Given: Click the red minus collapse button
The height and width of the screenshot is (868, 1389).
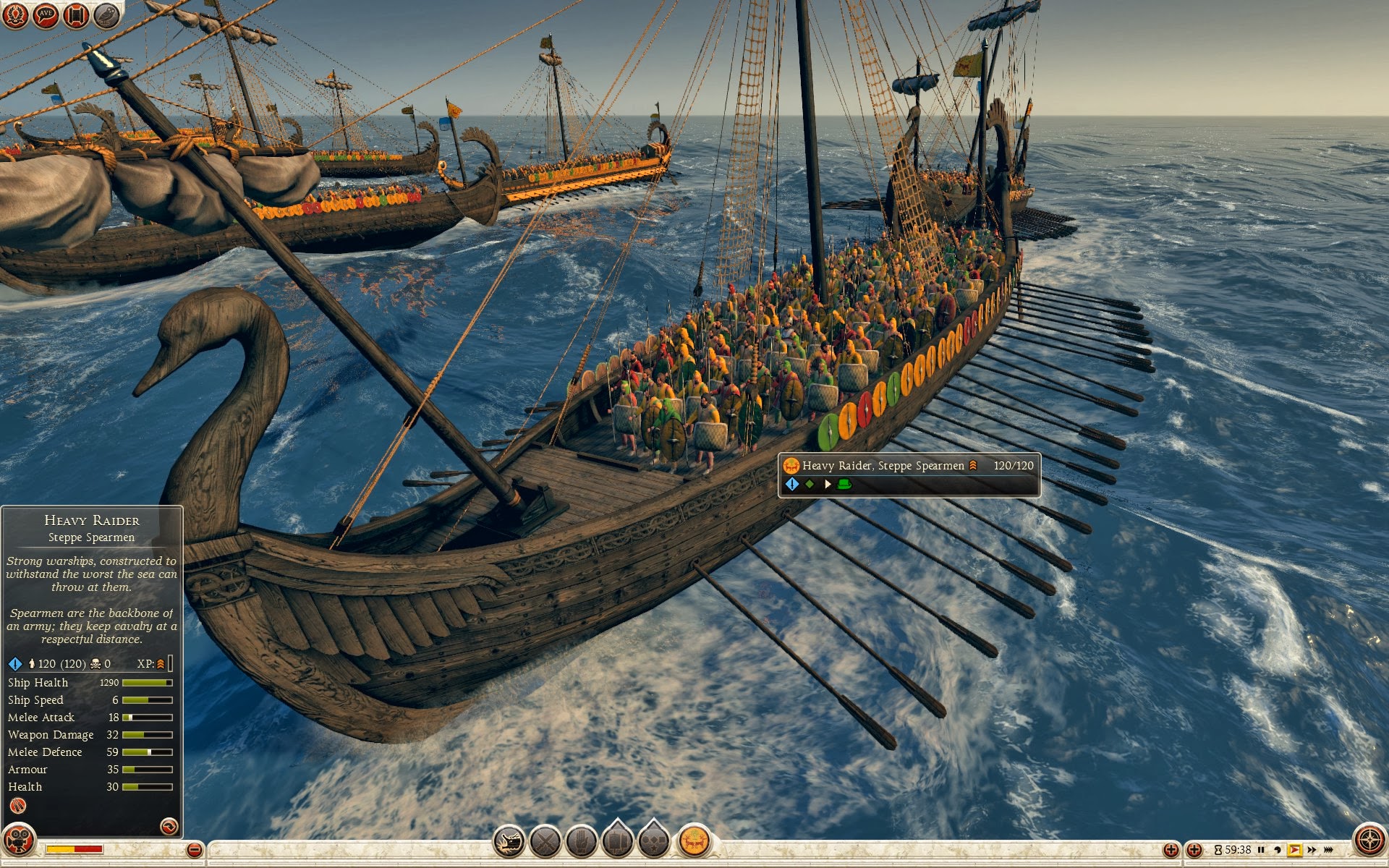Looking at the screenshot, I should tap(194, 850).
